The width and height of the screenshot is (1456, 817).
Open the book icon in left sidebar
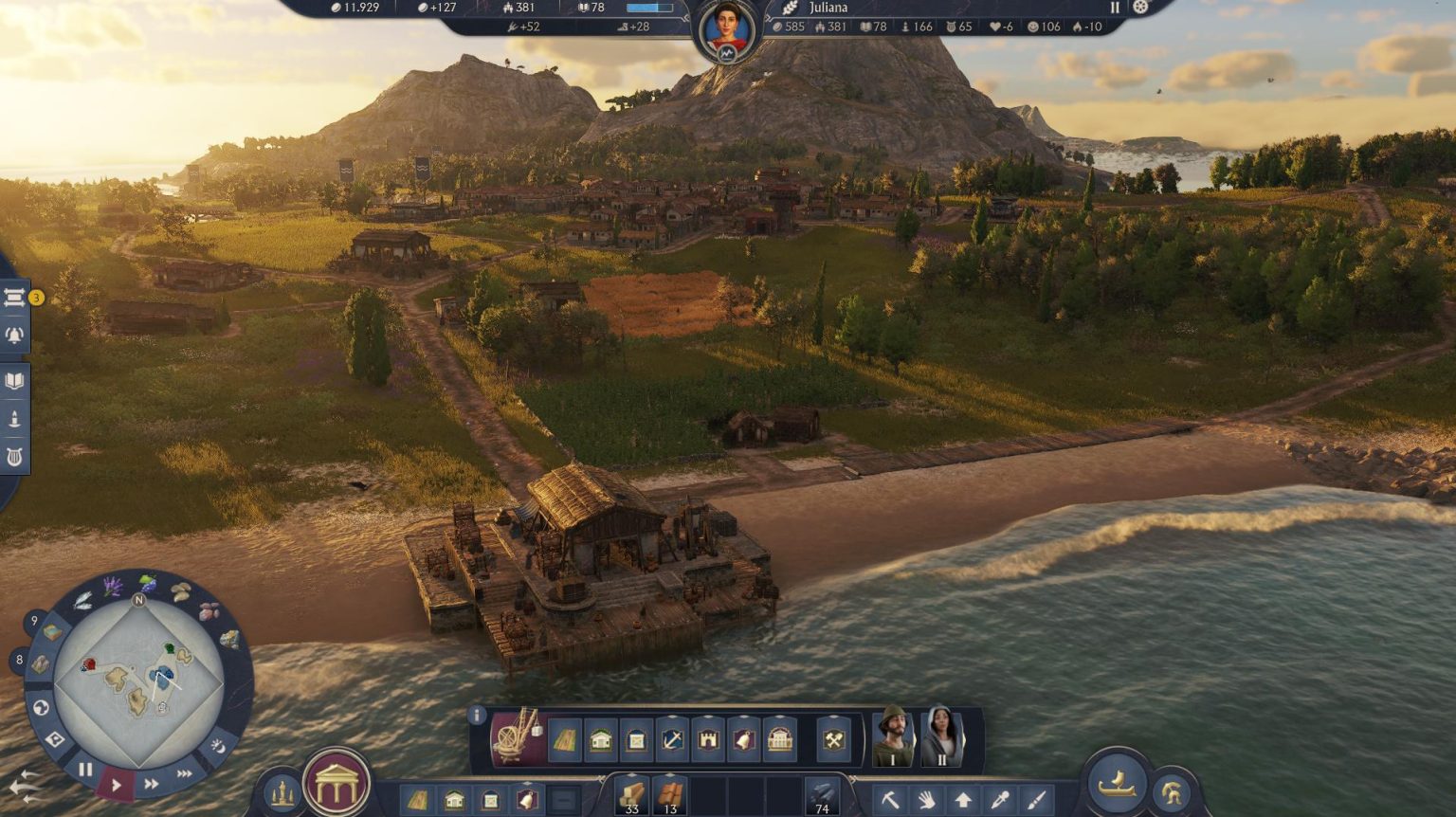coord(15,381)
